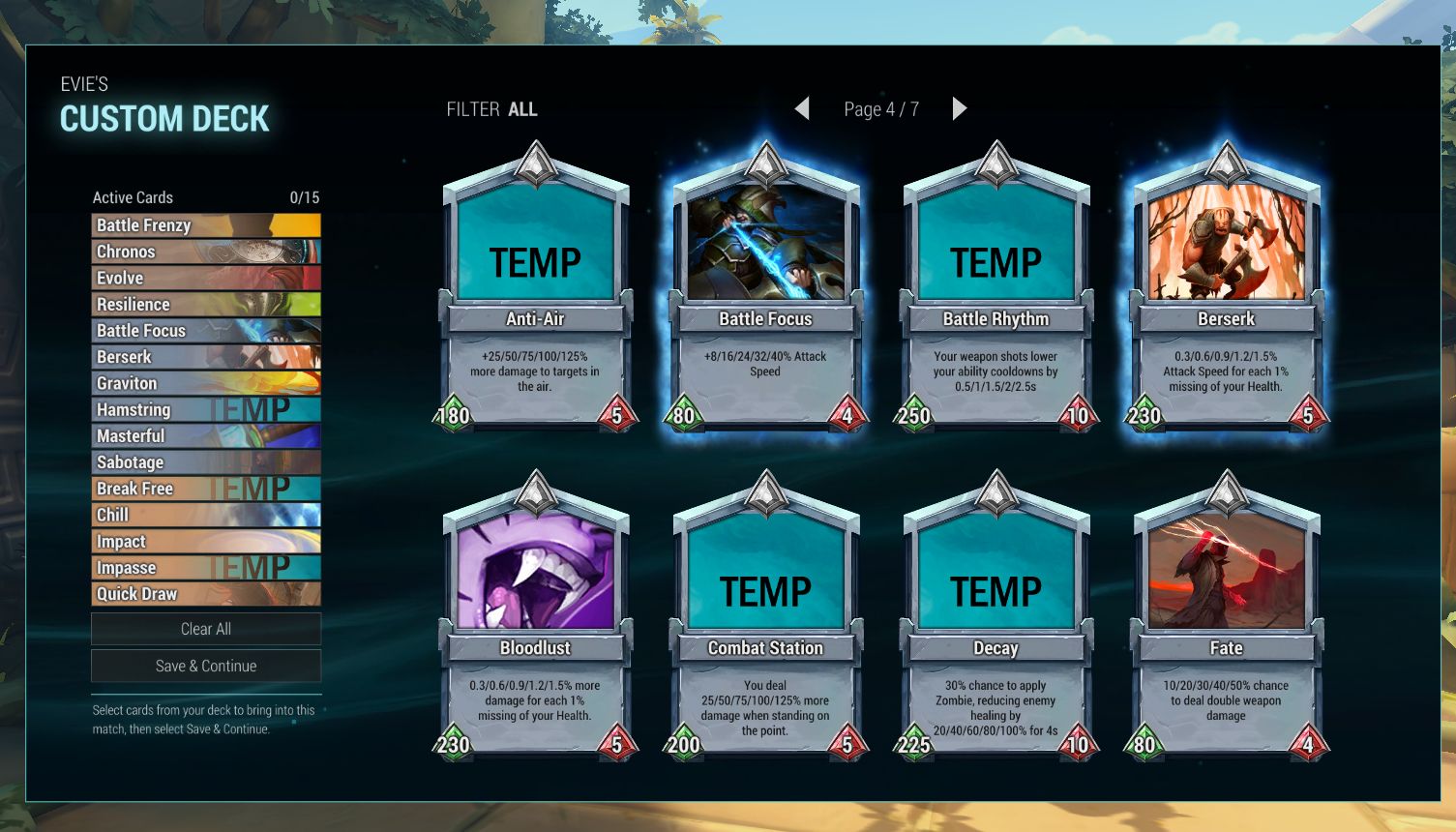
Task: Select Battle Frenzy in the Active Cards list
Action: point(206,225)
